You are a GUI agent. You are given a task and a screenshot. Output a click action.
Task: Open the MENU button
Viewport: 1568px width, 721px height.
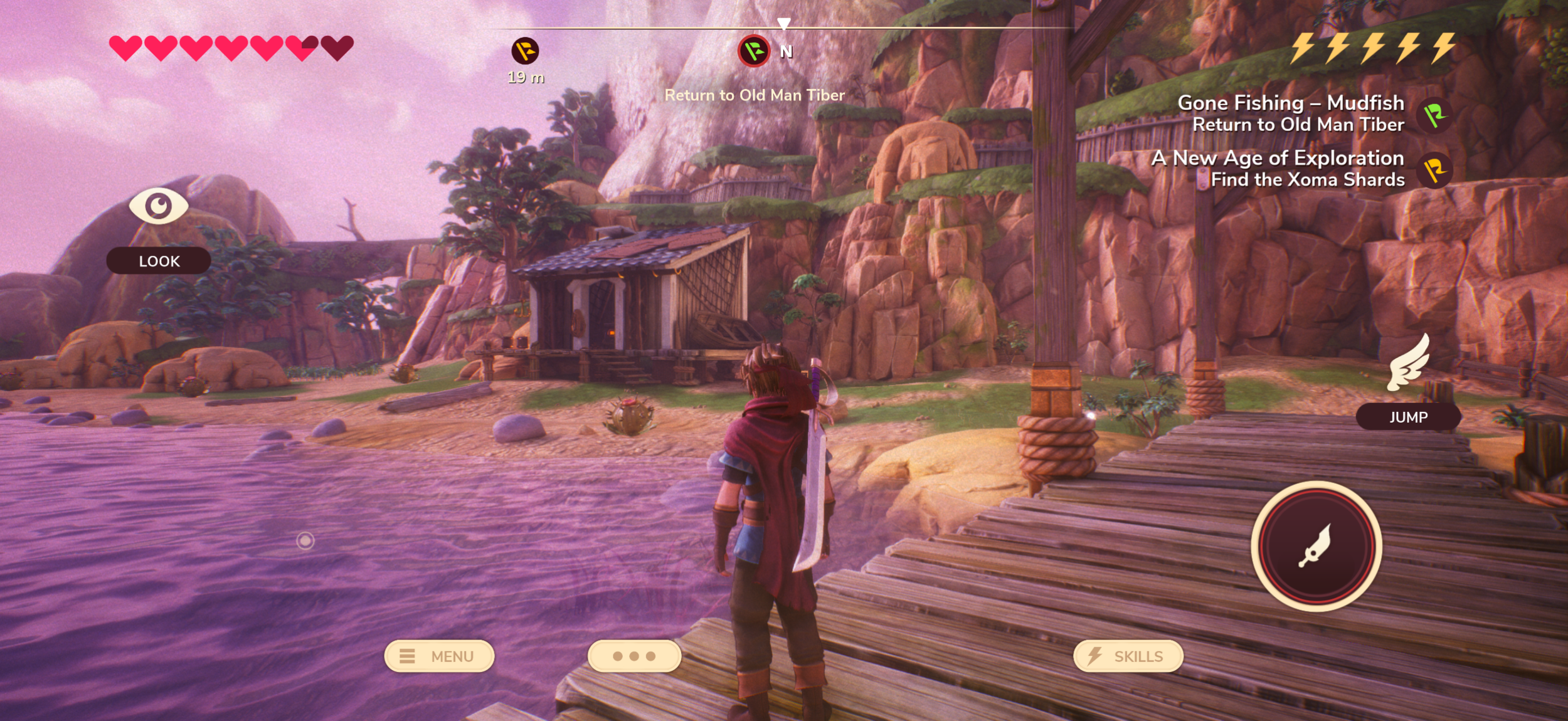439,656
